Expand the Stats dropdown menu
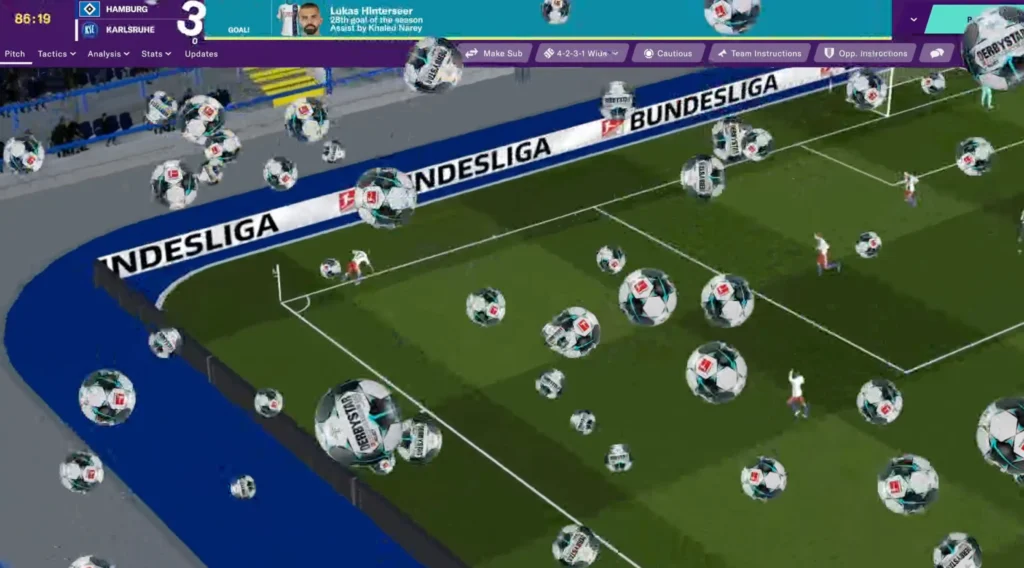This screenshot has width=1024, height=568. pyautogui.click(x=156, y=54)
